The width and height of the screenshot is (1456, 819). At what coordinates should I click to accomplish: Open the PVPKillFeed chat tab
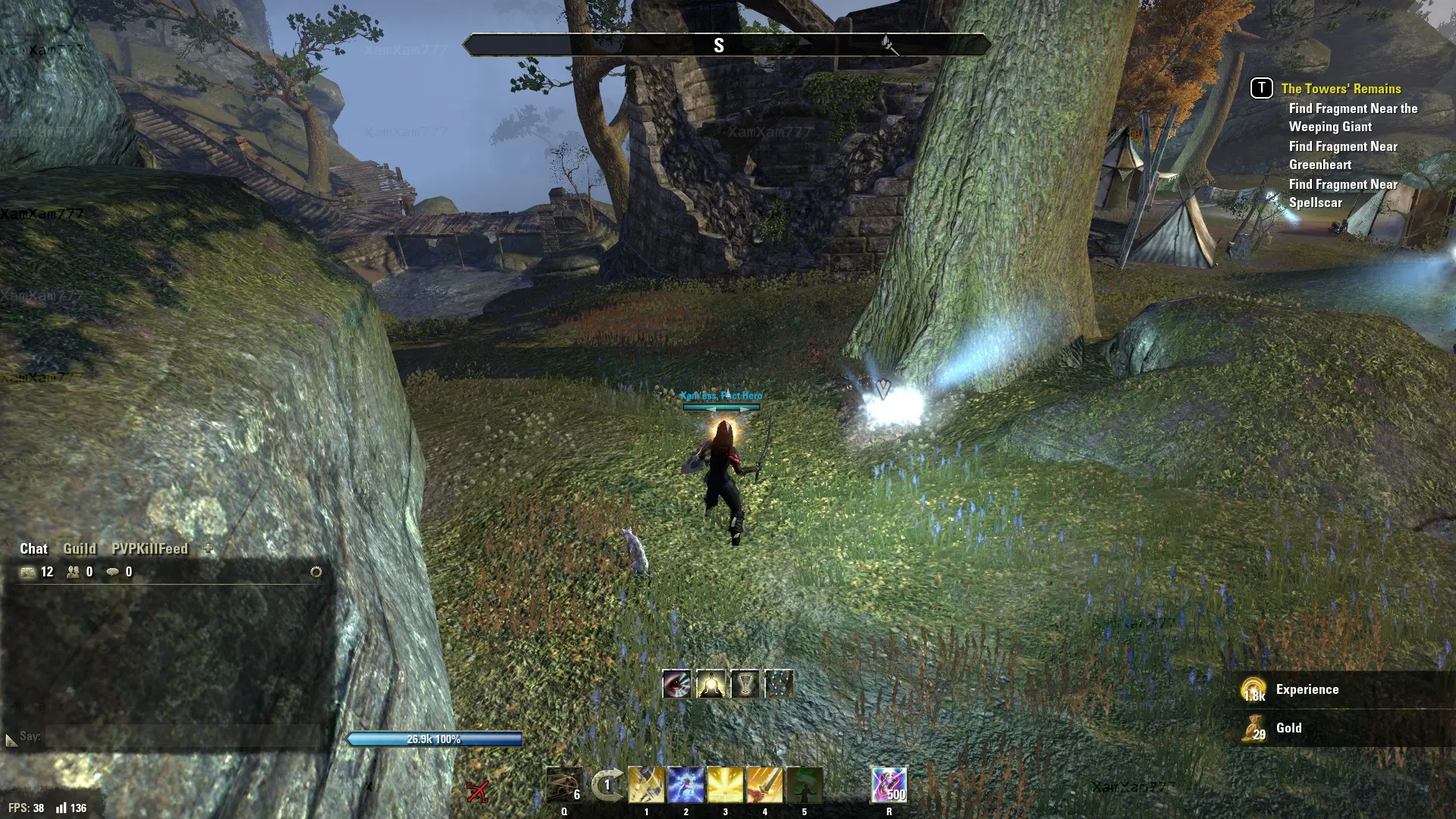(149, 548)
